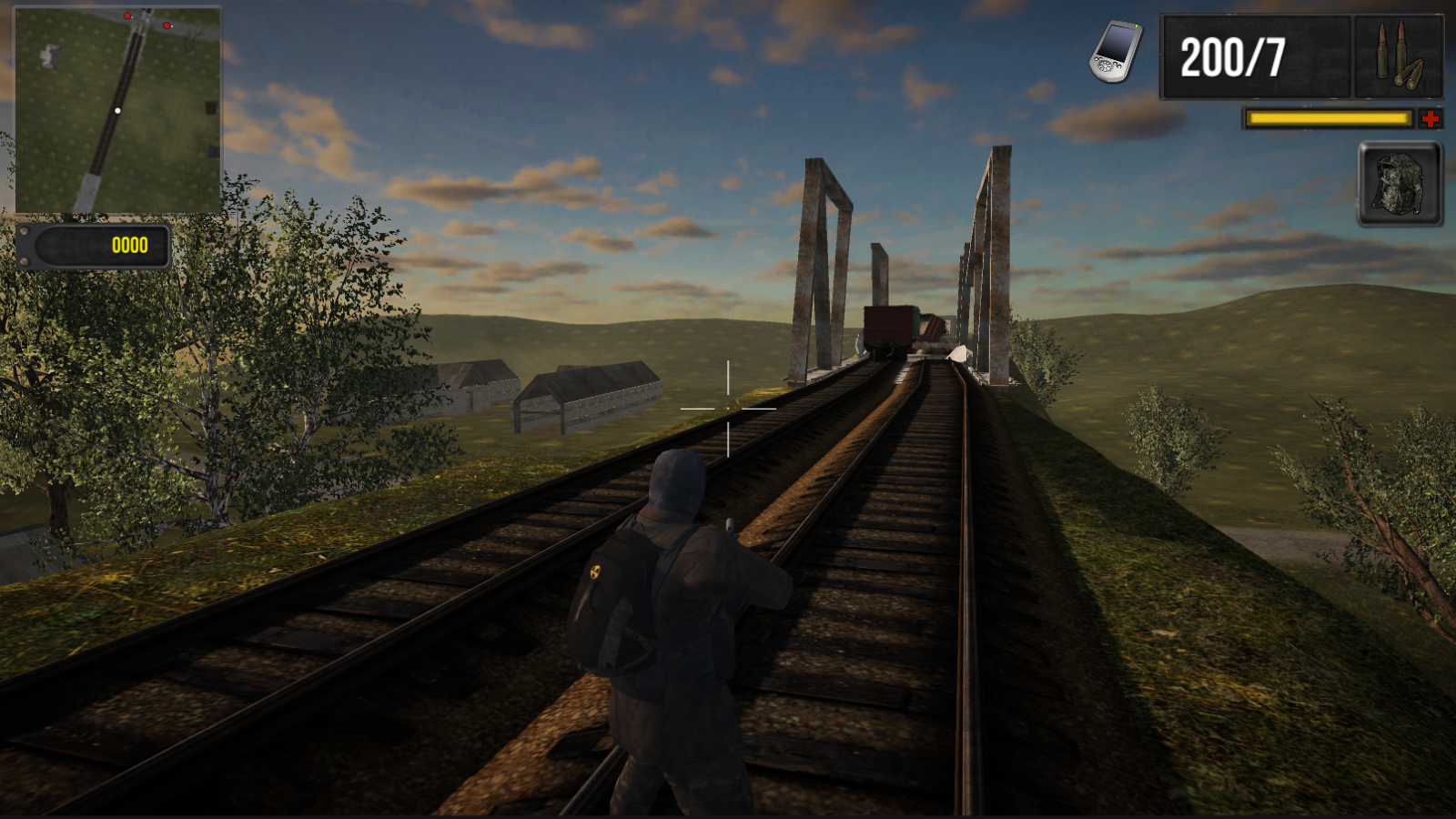Click the building marker on the minimap
The image size is (1456, 819).
tap(50, 55)
